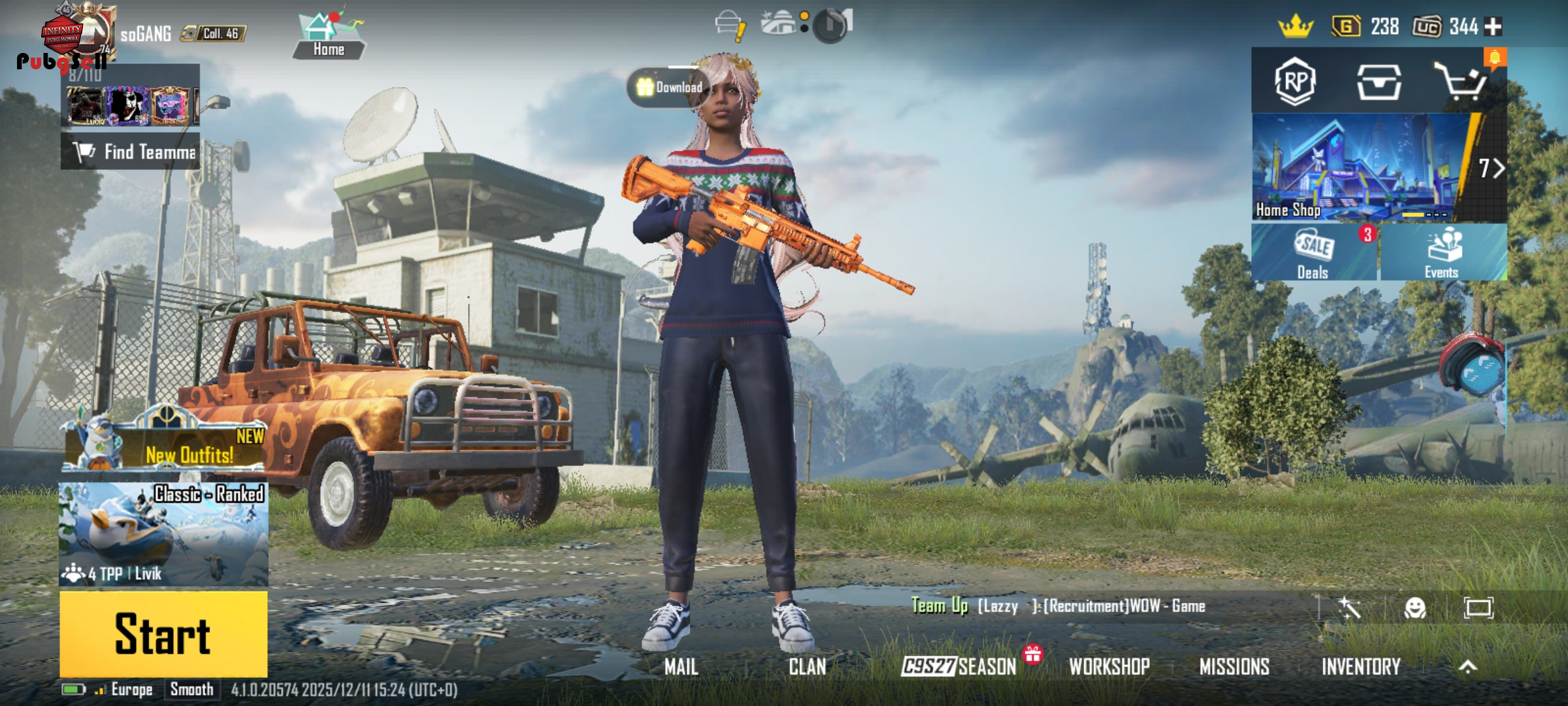Screen dimensions: 1568x706
Task: Open the Classic Ranked mode selector
Action: pos(163,533)
